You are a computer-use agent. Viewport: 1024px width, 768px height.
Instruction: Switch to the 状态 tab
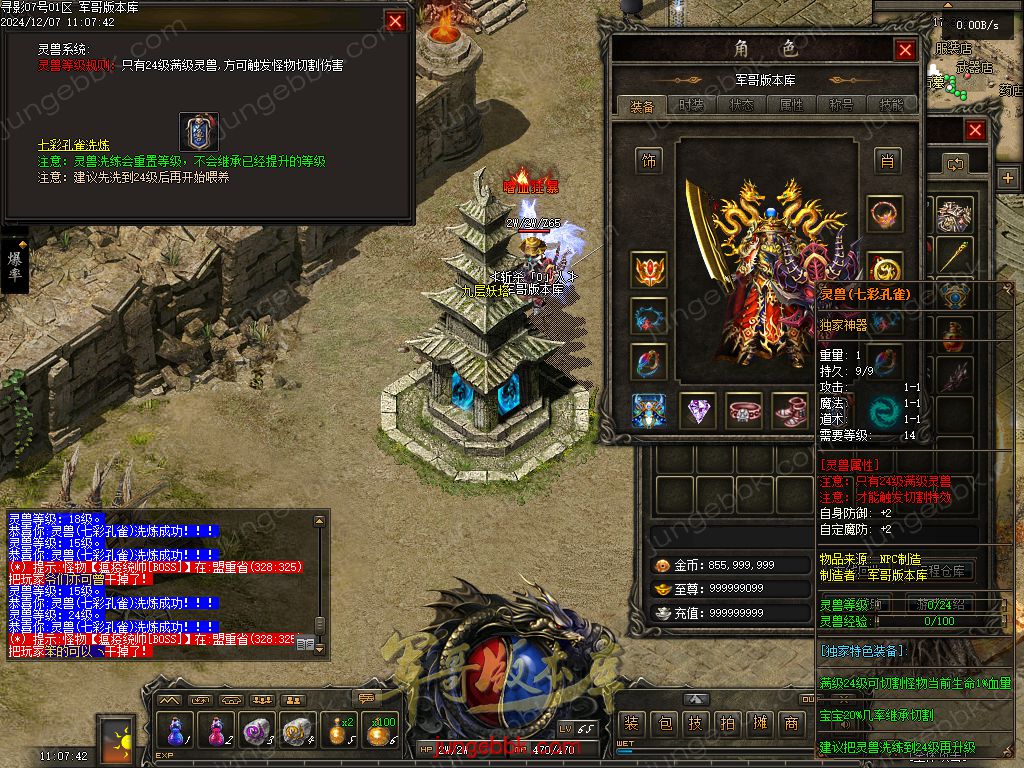click(742, 105)
